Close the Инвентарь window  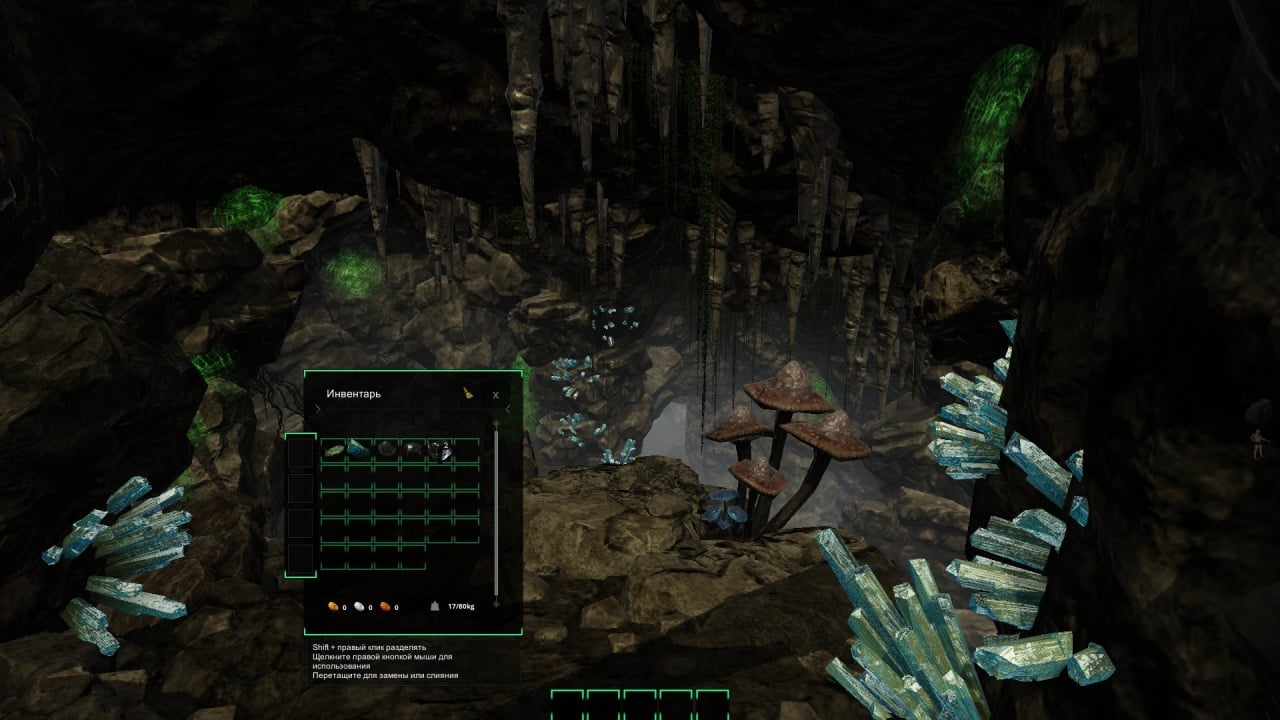click(x=495, y=395)
